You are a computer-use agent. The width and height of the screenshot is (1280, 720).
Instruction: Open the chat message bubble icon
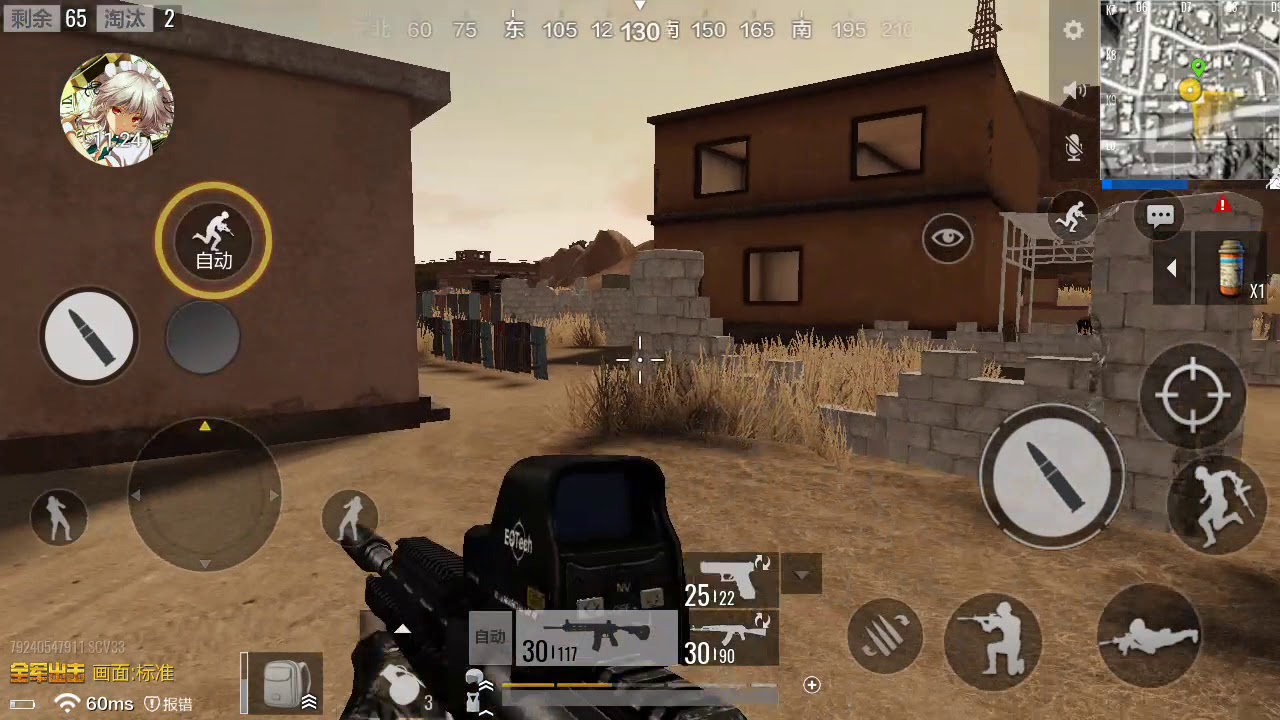(x=1159, y=215)
